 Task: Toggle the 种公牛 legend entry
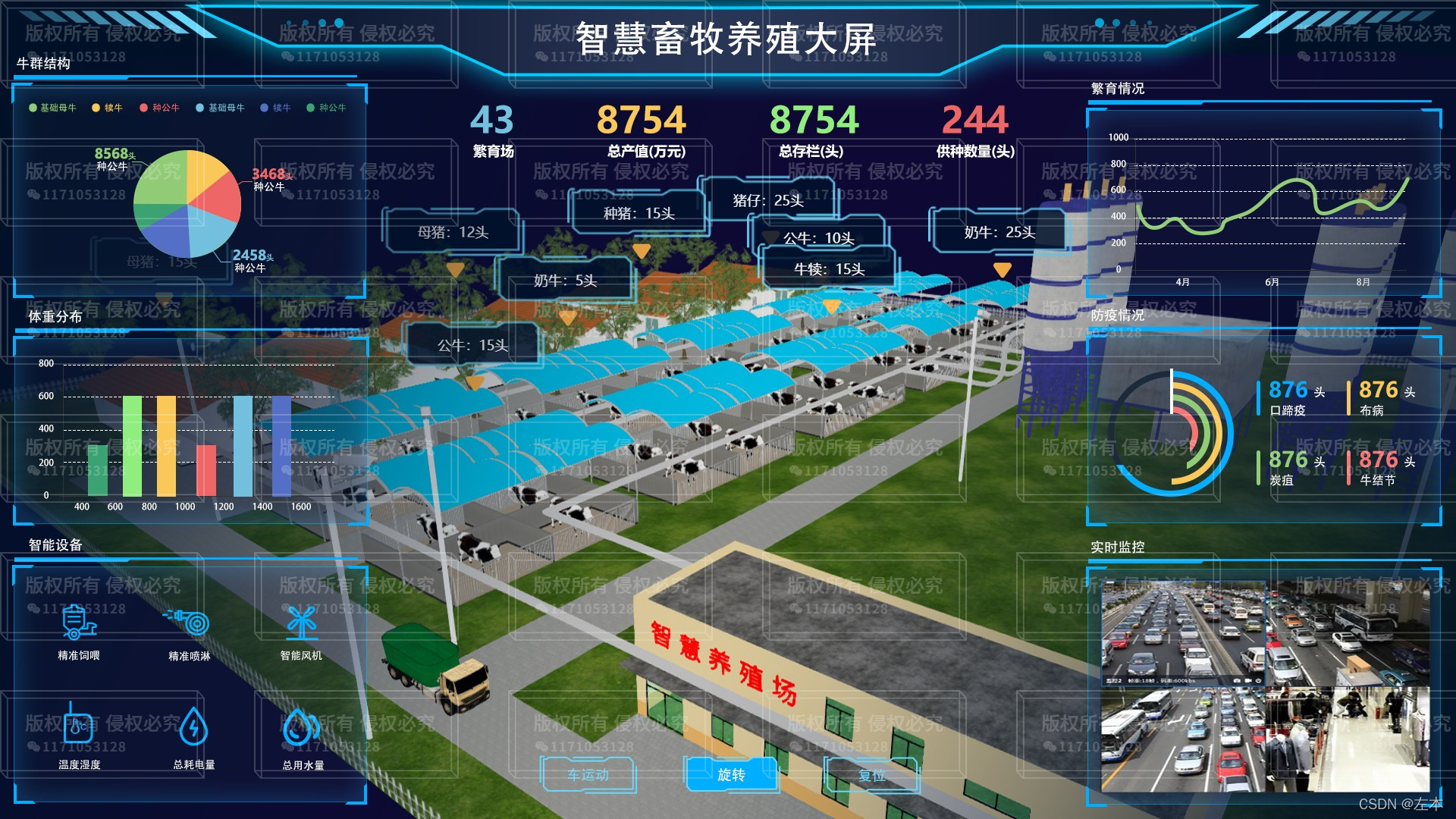(162, 108)
